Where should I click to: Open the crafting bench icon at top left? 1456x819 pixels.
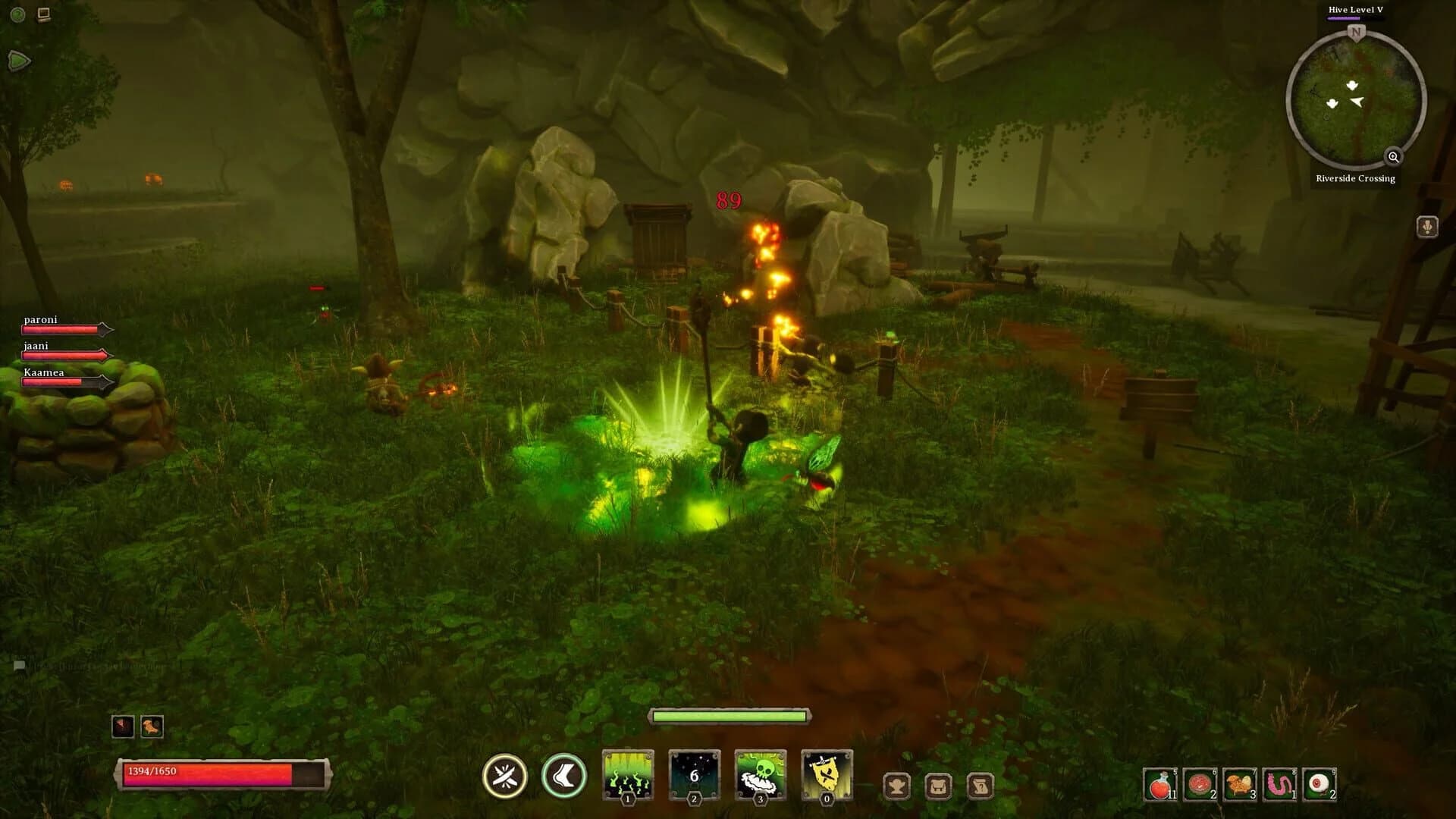pyautogui.click(x=43, y=14)
